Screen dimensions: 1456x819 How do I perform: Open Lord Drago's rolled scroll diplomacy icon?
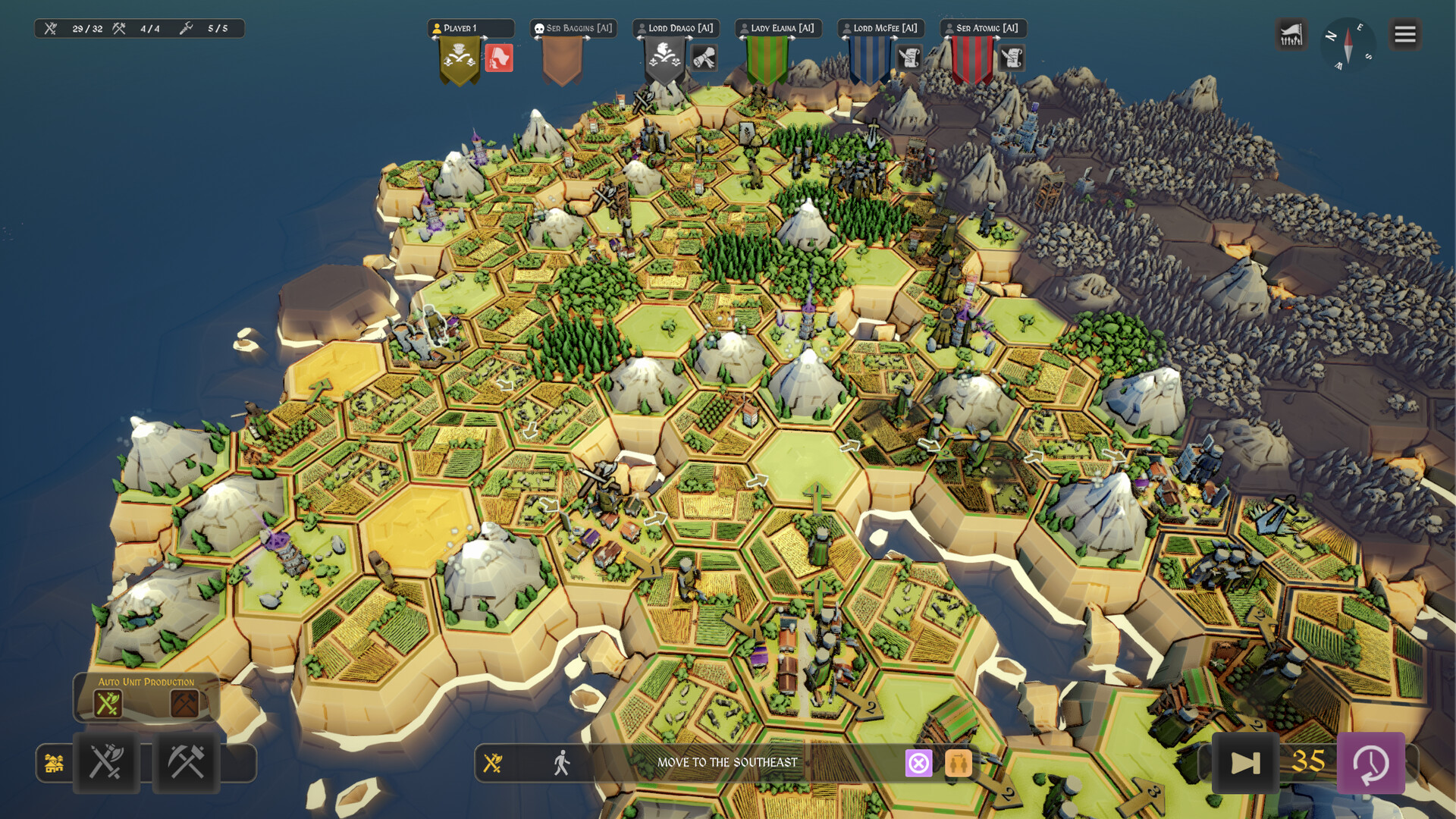[x=704, y=58]
